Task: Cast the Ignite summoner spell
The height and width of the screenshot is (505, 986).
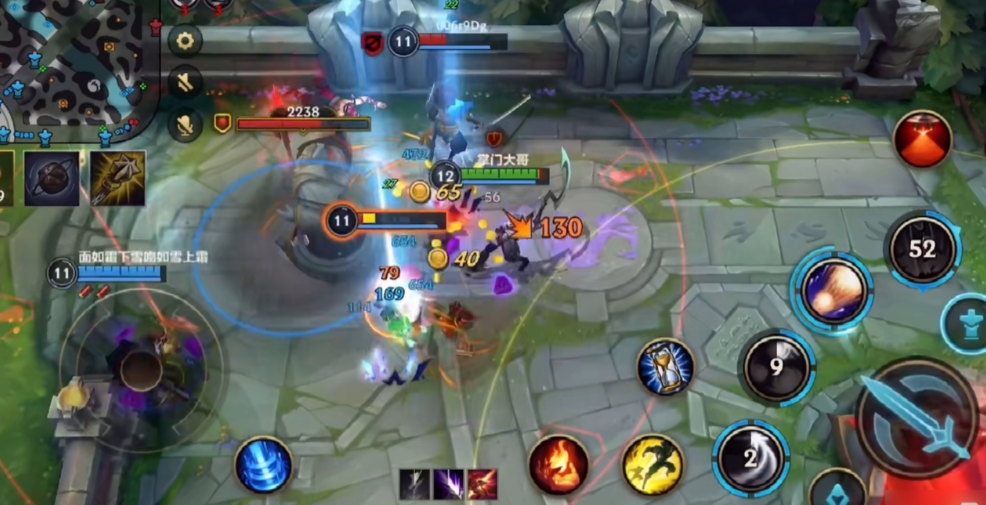Action: point(558,465)
